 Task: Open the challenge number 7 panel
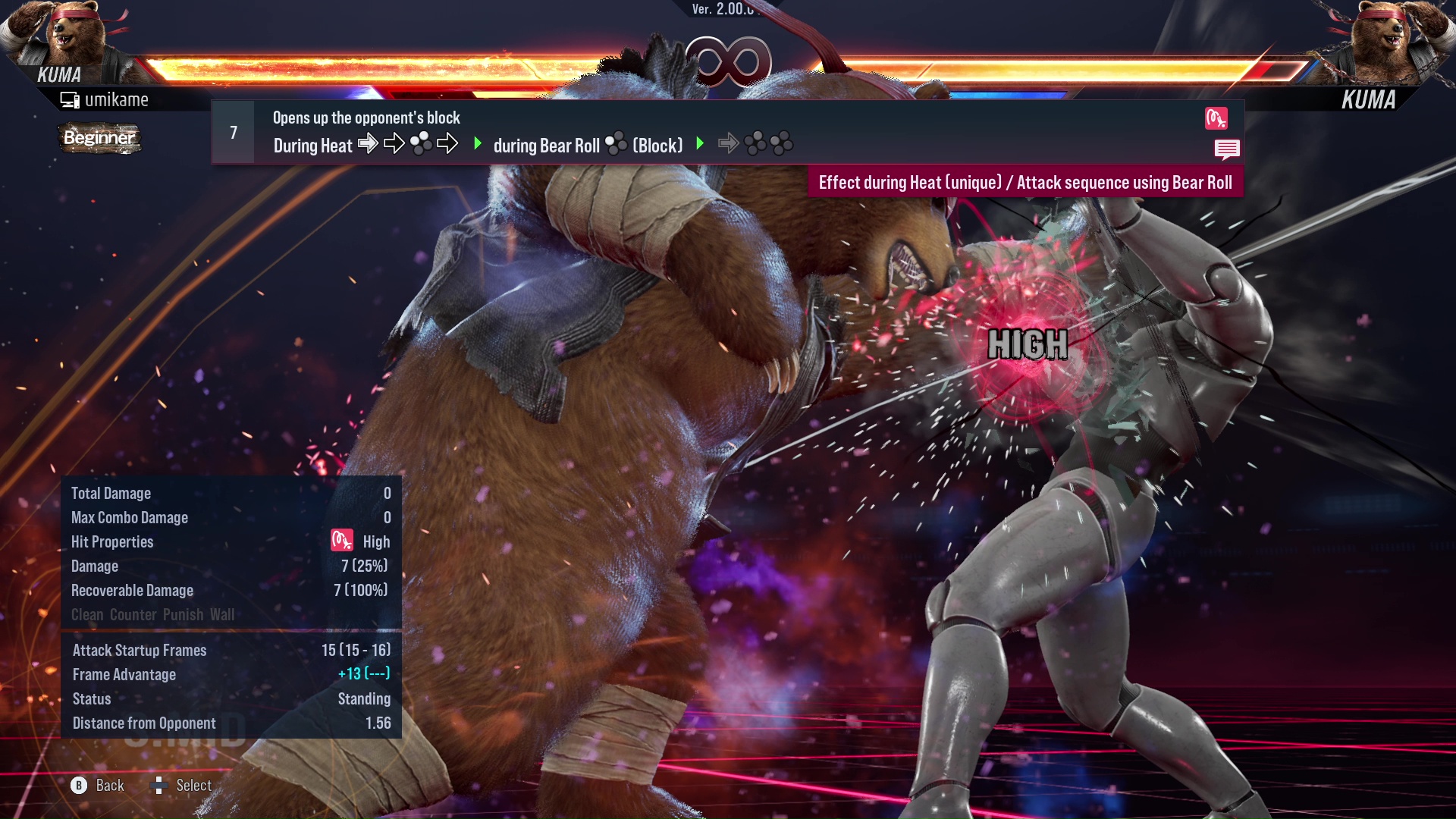tap(233, 132)
